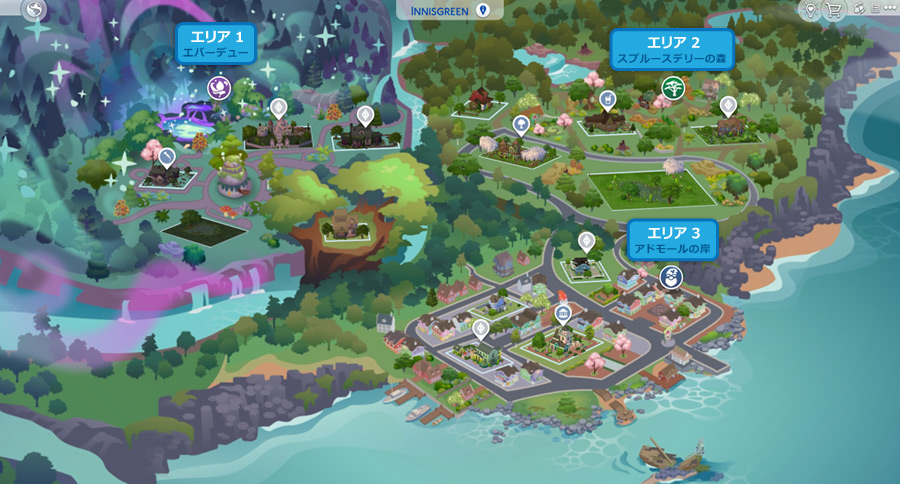Open the shopping cart store
The height and width of the screenshot is (484, 900).
[x=832, y=10]
